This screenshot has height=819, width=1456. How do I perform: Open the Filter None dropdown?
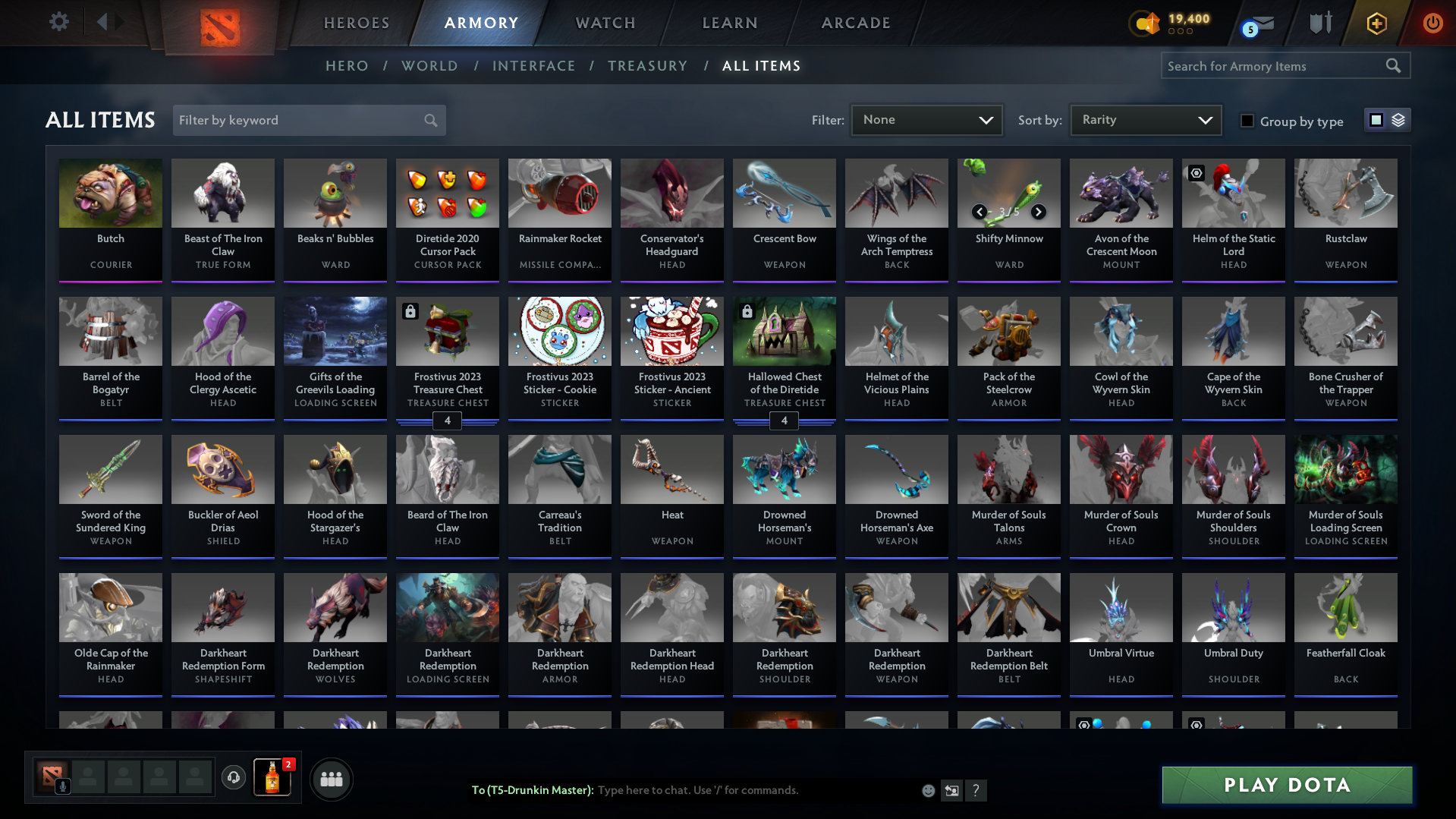(926, 119)
